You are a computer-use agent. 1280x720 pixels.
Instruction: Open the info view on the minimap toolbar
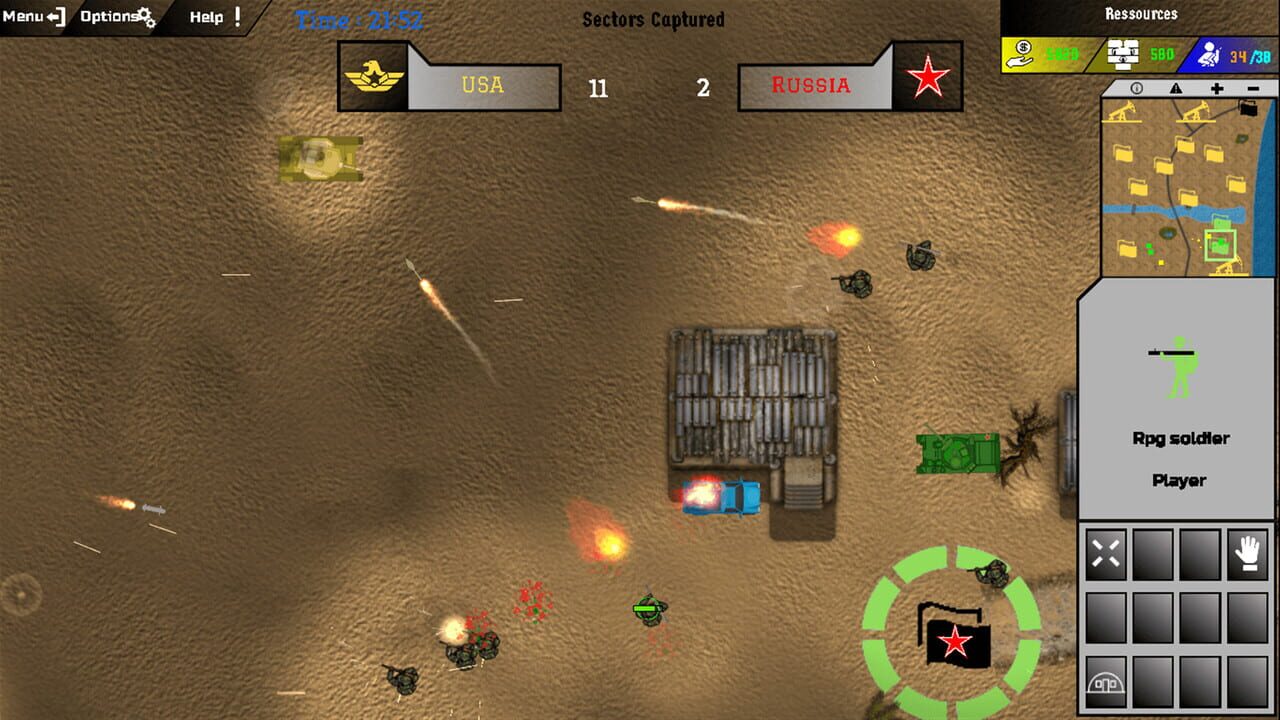click(1136, 89)
